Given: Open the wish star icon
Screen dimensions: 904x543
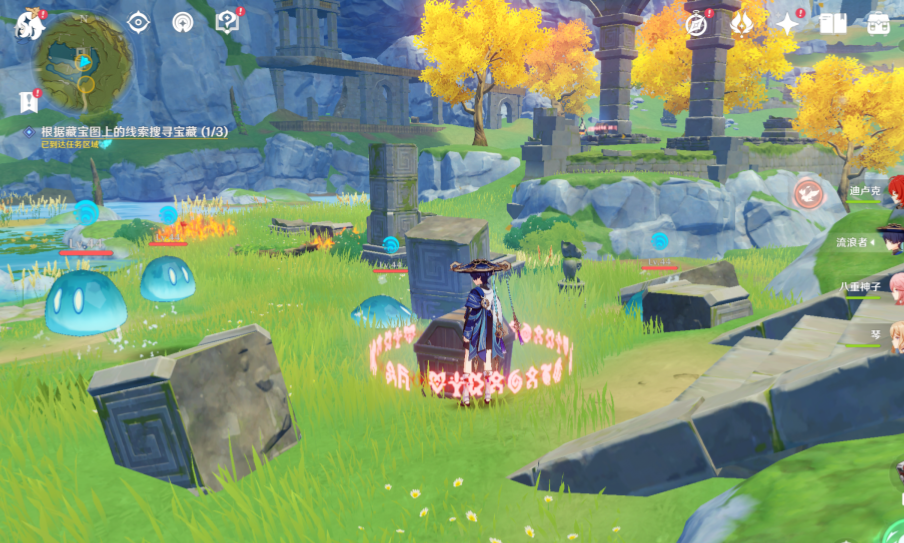Looking at the screenshot, I should [788, 24].
